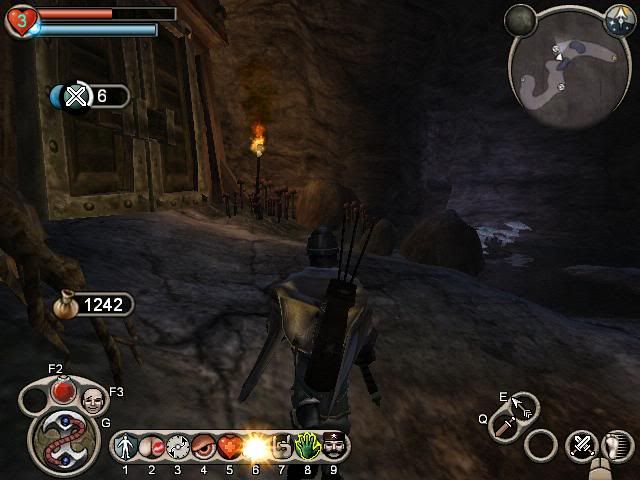
Task: Use the spinning blade hotbar ability
Action: 178,444
